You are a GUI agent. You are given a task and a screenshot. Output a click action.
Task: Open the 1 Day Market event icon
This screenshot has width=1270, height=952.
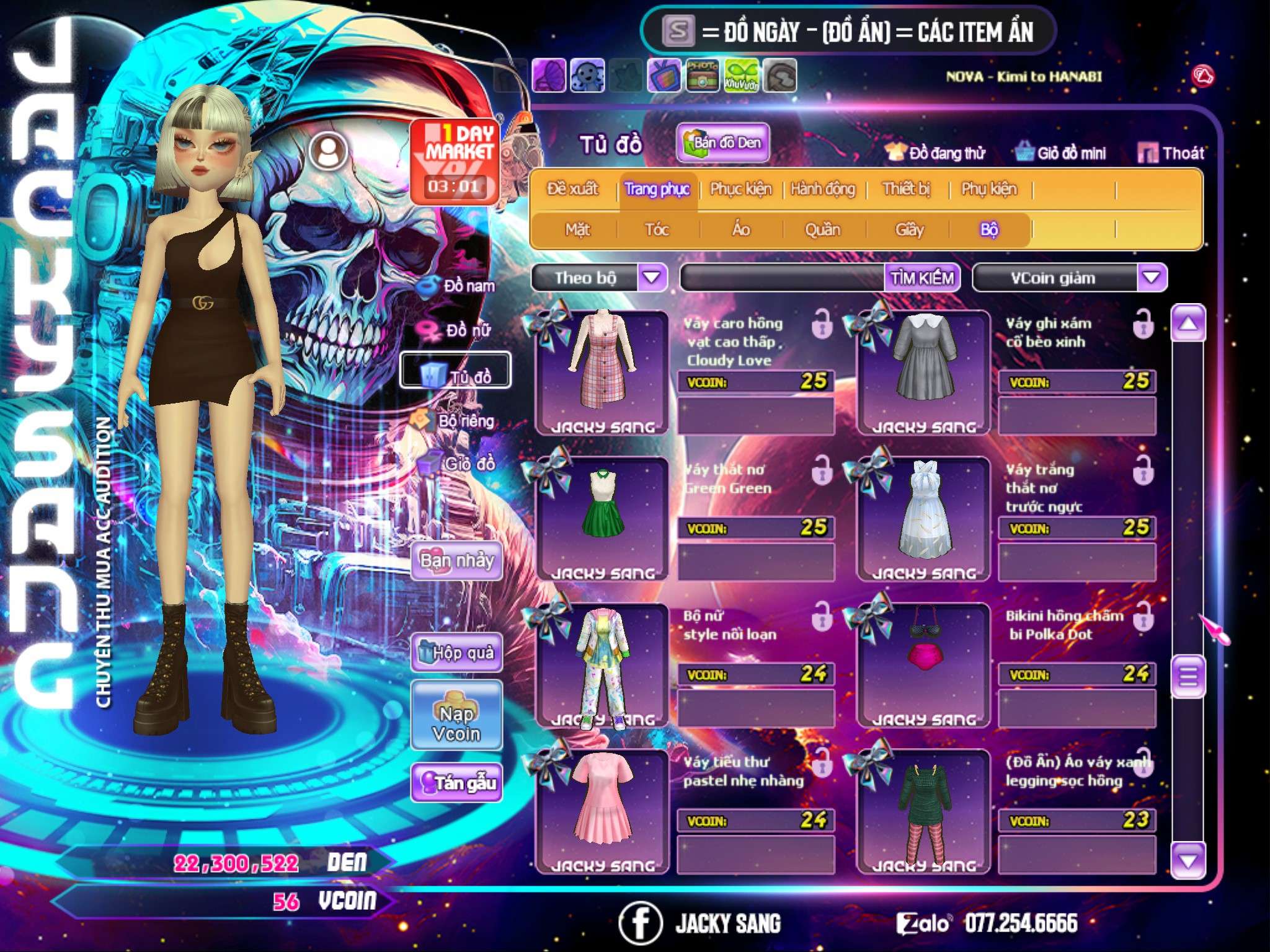click(455, 161)
